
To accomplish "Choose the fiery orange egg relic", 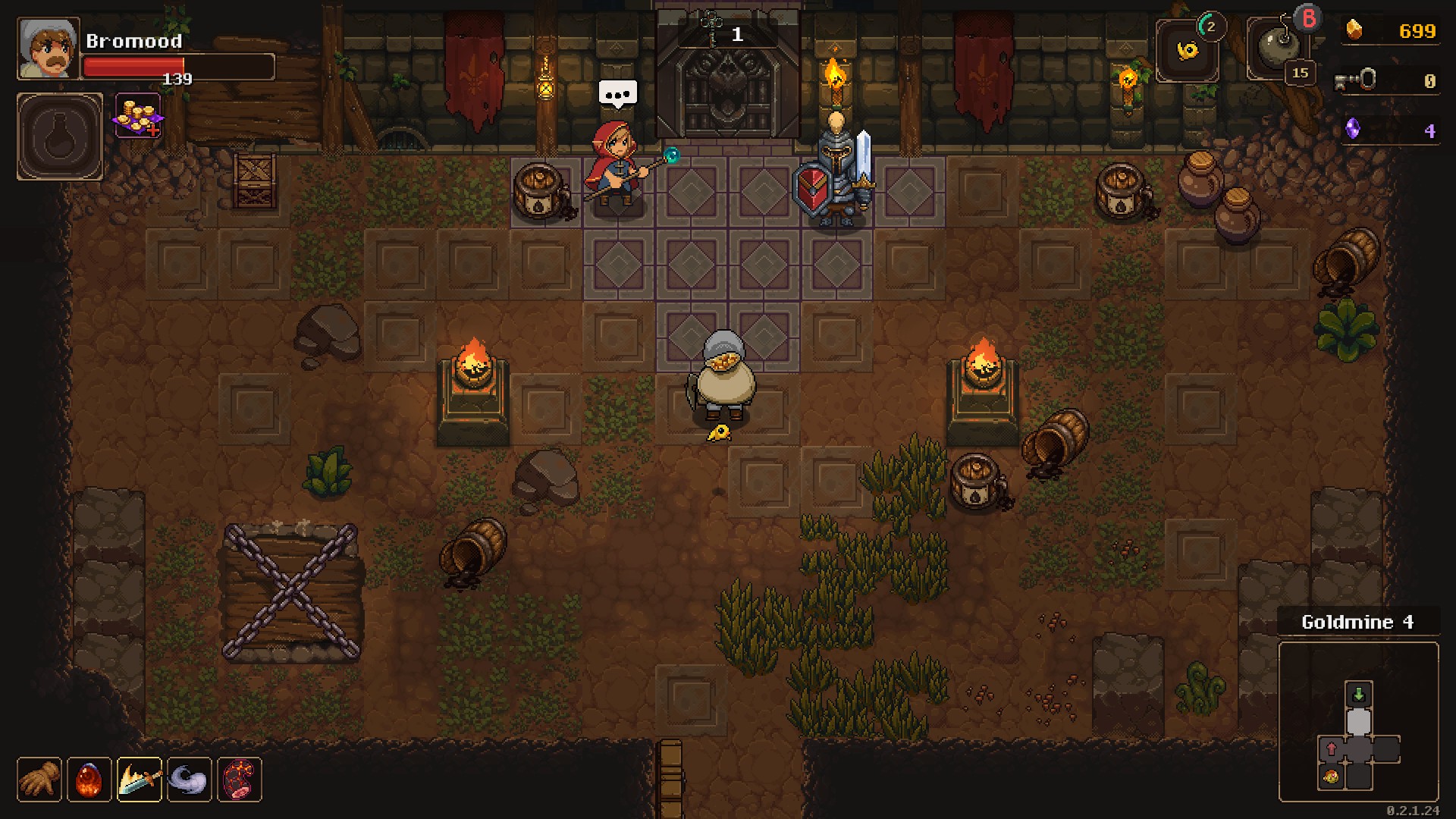I will [89, 779].
